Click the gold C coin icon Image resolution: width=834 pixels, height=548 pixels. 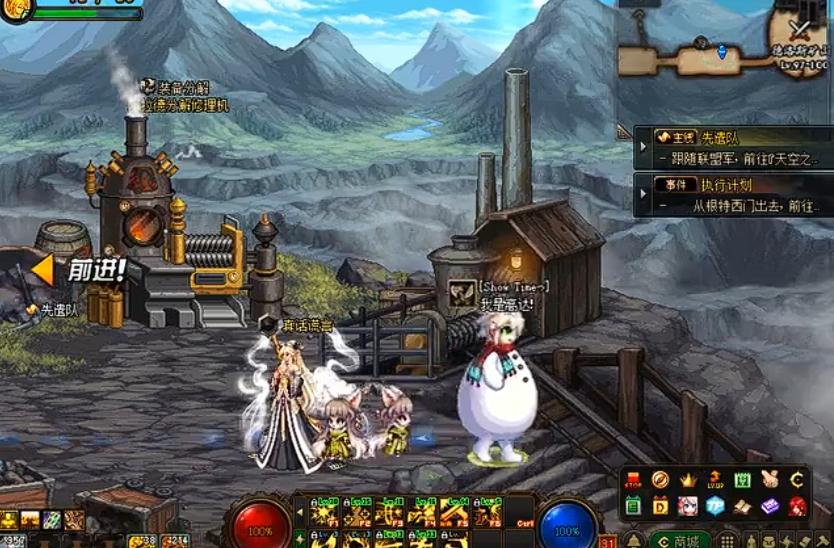pyautogui.click(x=797, y=480)
